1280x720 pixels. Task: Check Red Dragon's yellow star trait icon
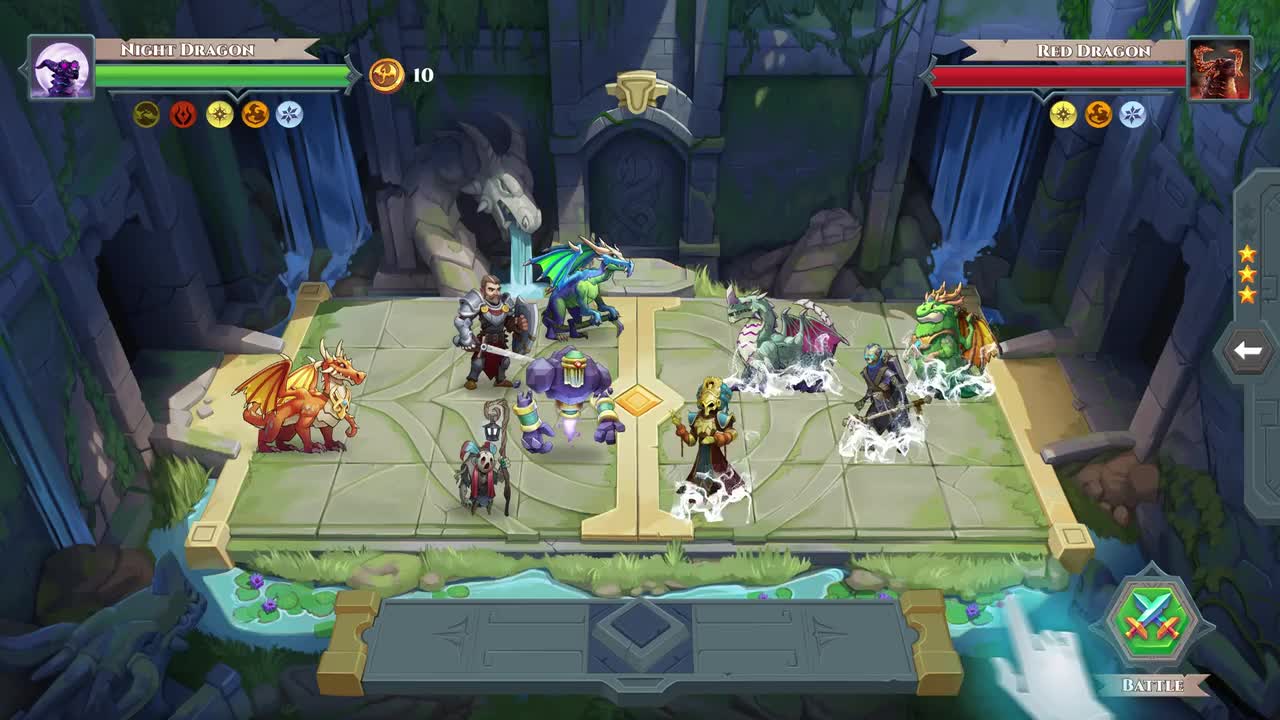click(x=1063, y=115)
